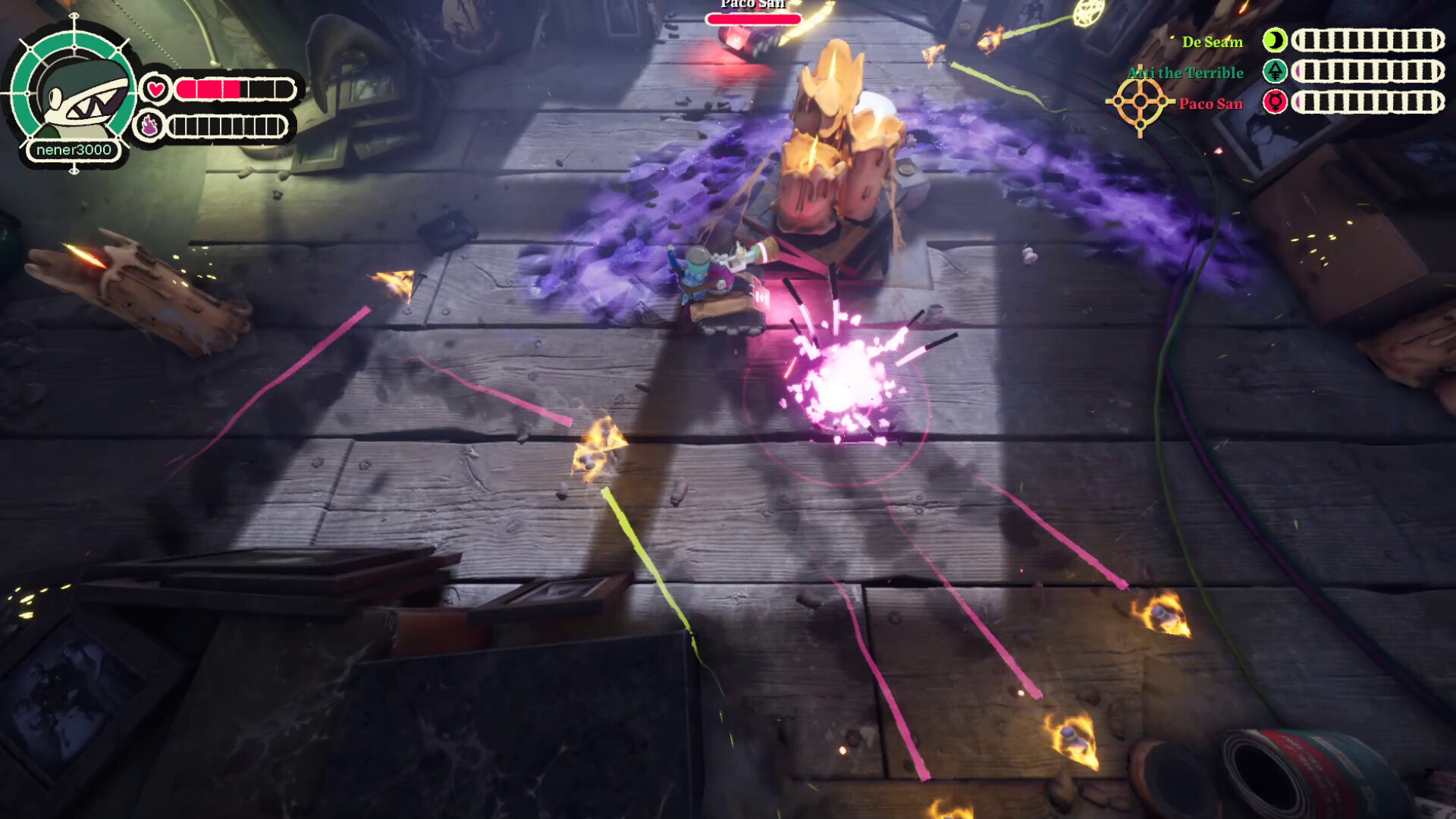Expand the bottom eye pin beneath the portrait
This screenshot has width=1456, height=819.
[x=74, y=171]
